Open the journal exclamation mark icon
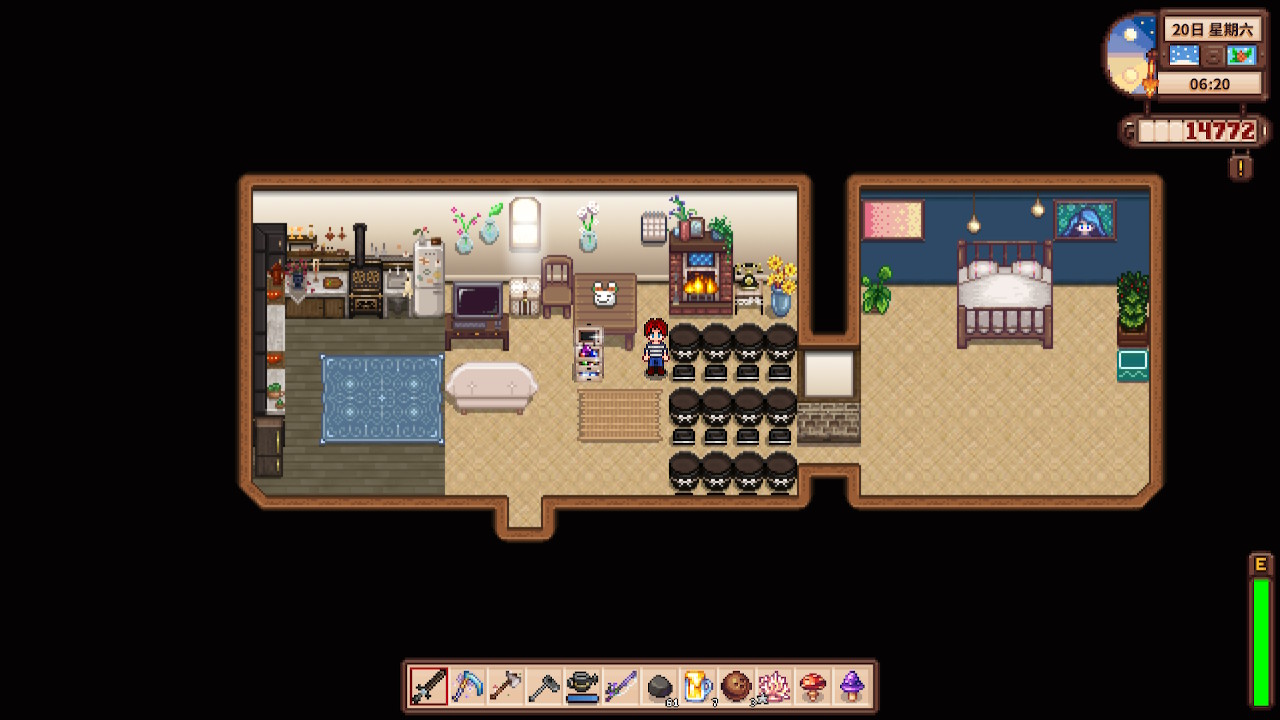 point(1240,167)
